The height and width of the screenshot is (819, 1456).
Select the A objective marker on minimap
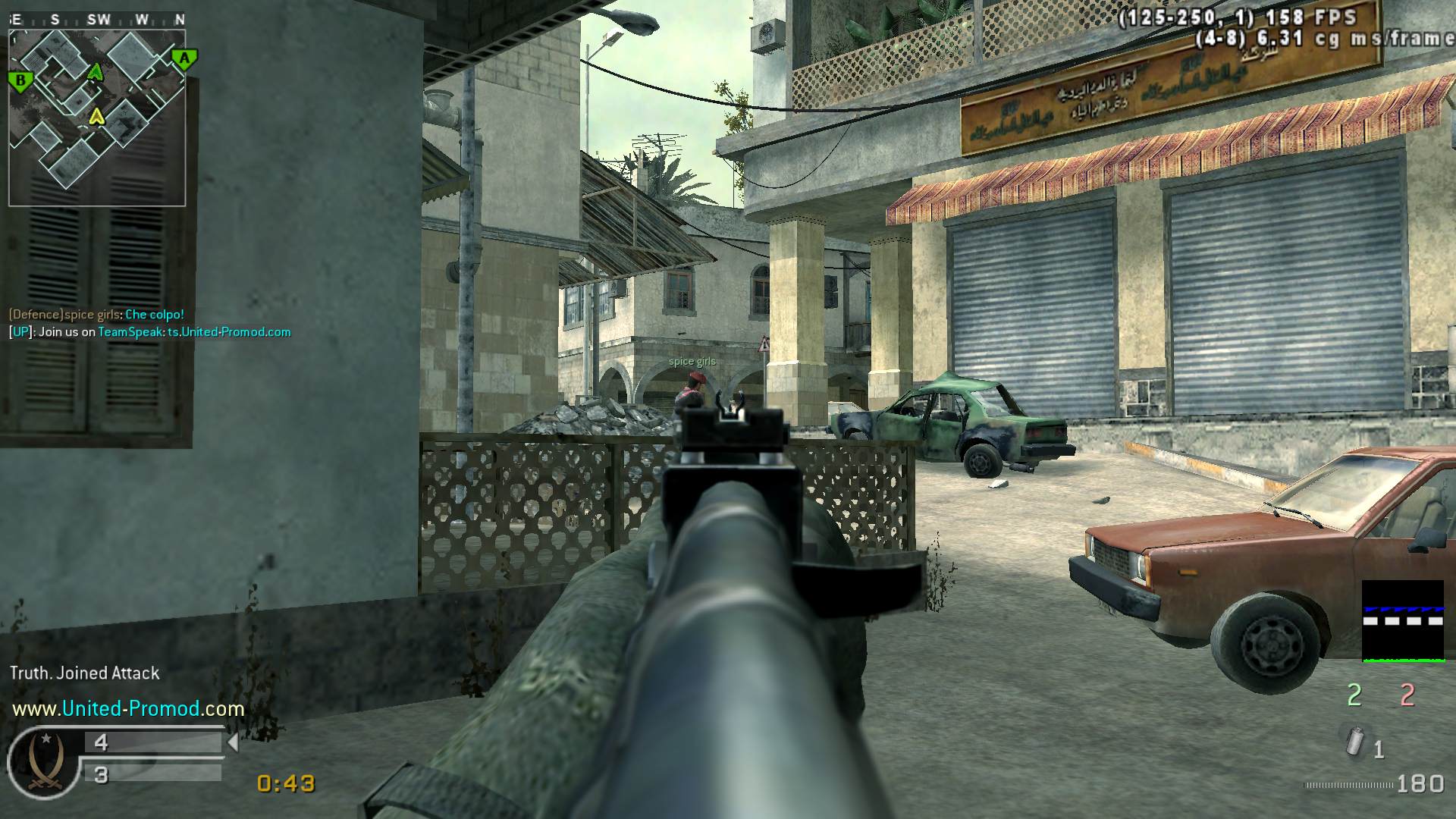(184, 58)
